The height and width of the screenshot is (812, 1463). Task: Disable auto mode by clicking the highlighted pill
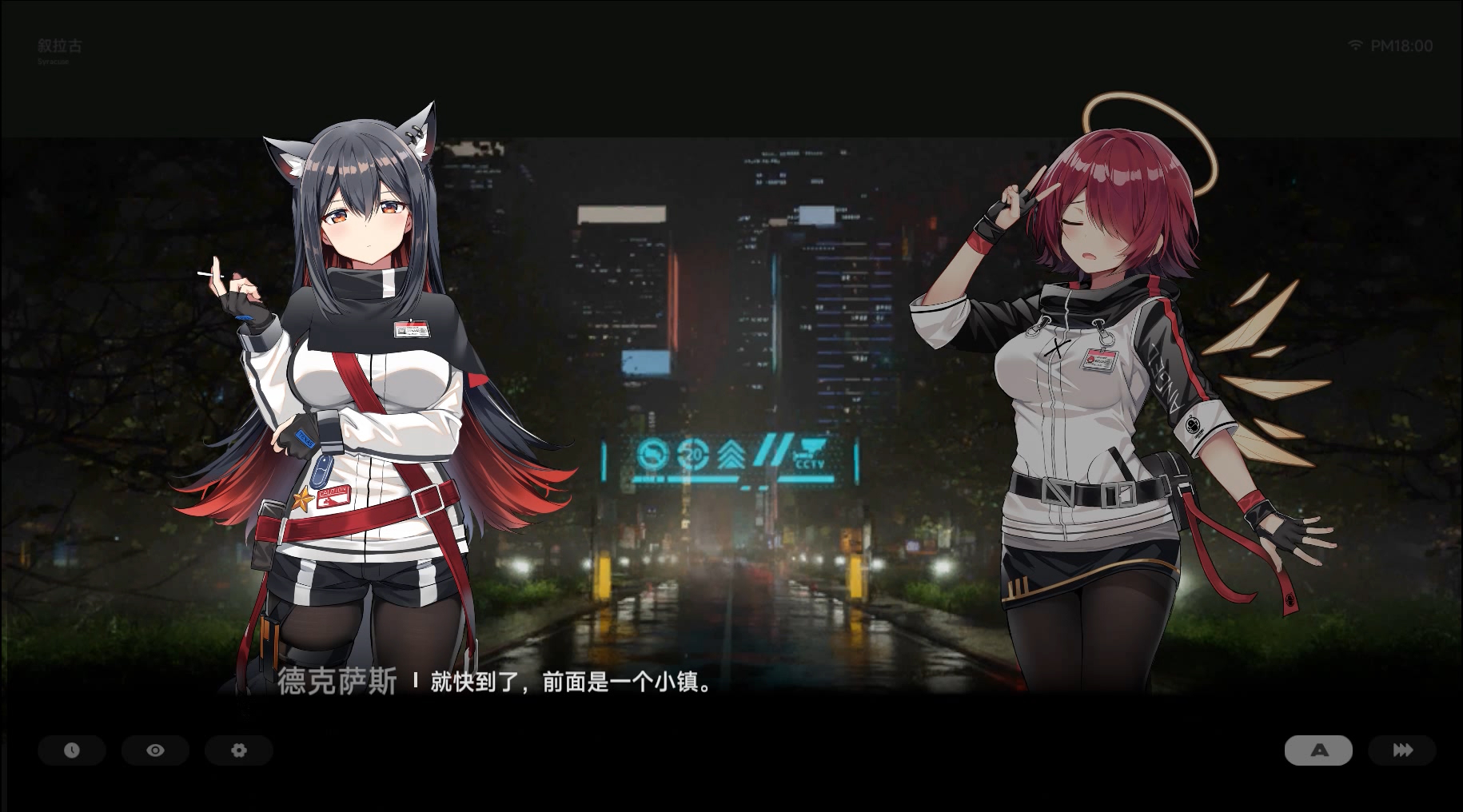(x=1318, y=750)
